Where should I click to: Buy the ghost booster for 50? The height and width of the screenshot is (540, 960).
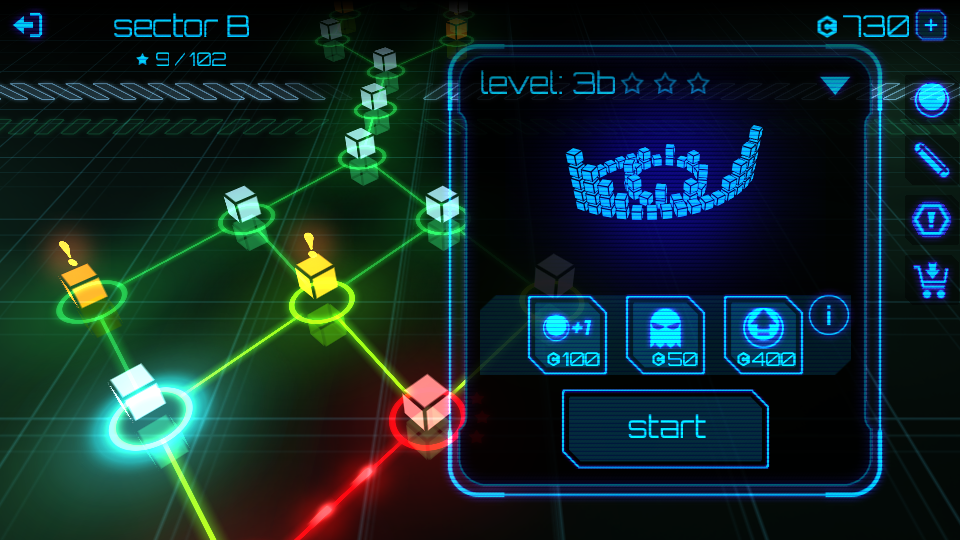click(x=665, y=335)
